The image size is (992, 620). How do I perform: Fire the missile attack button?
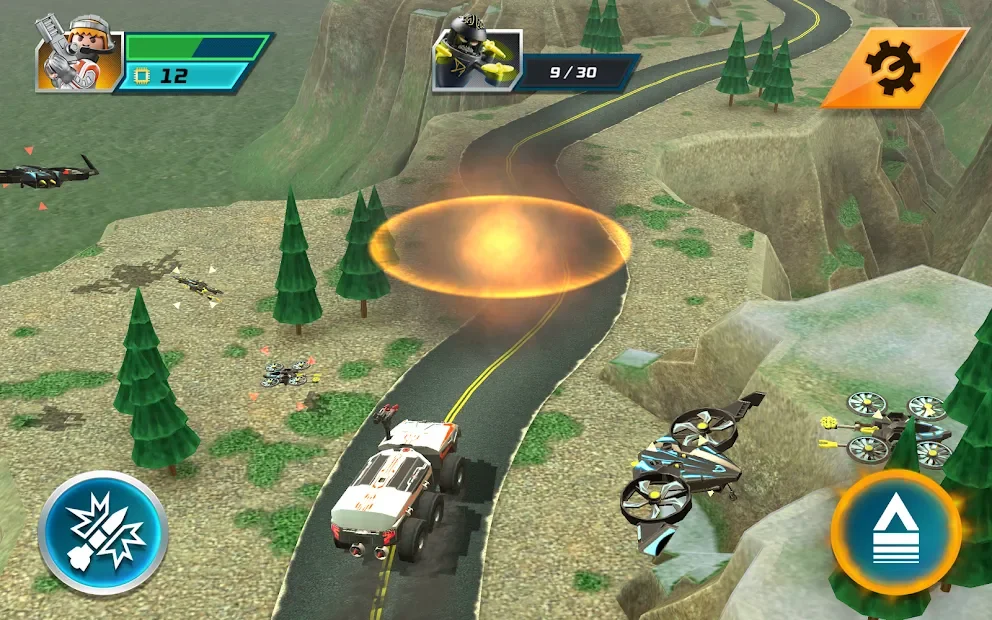(102, 533)
